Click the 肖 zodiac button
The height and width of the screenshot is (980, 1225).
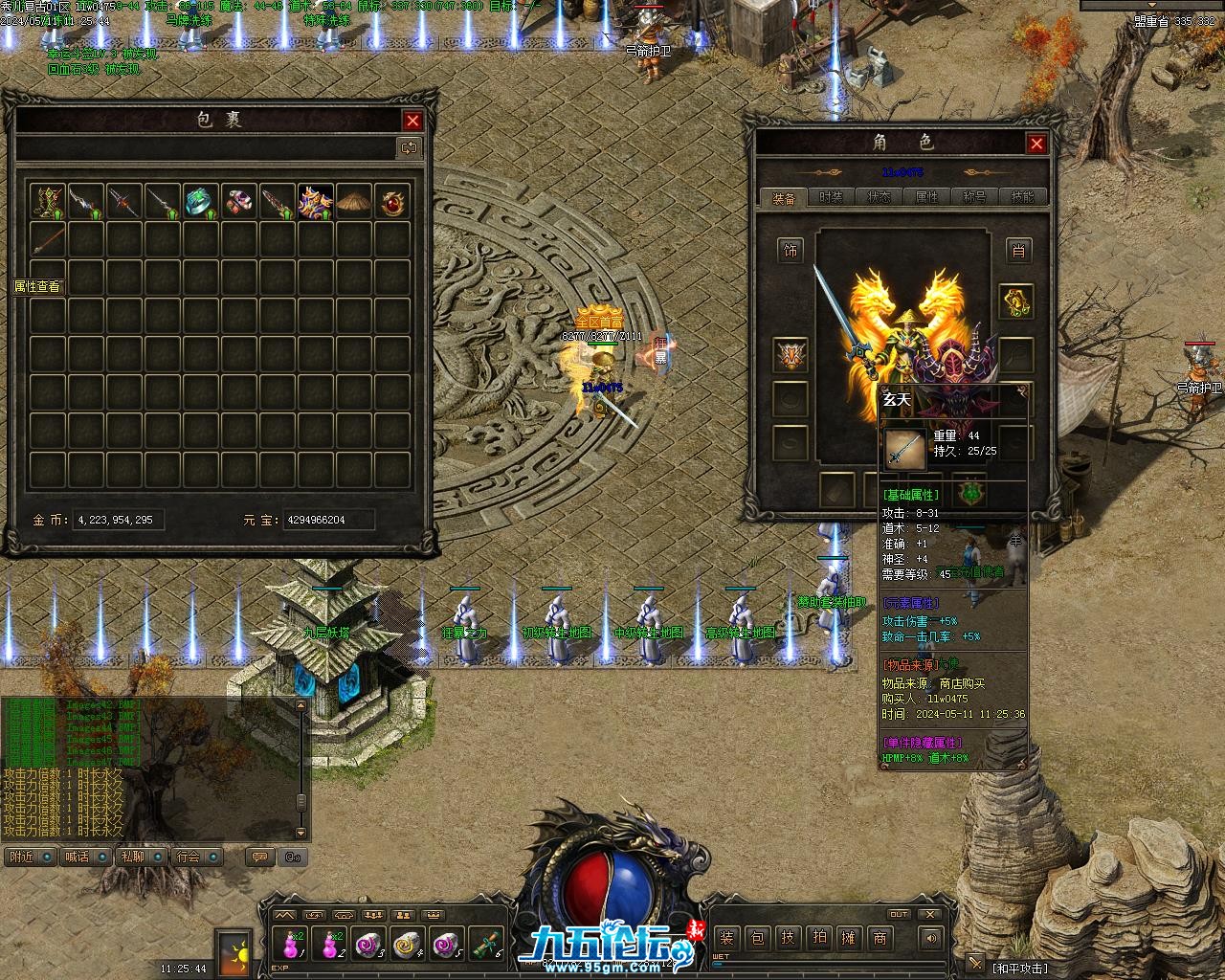click(1017, 251)
